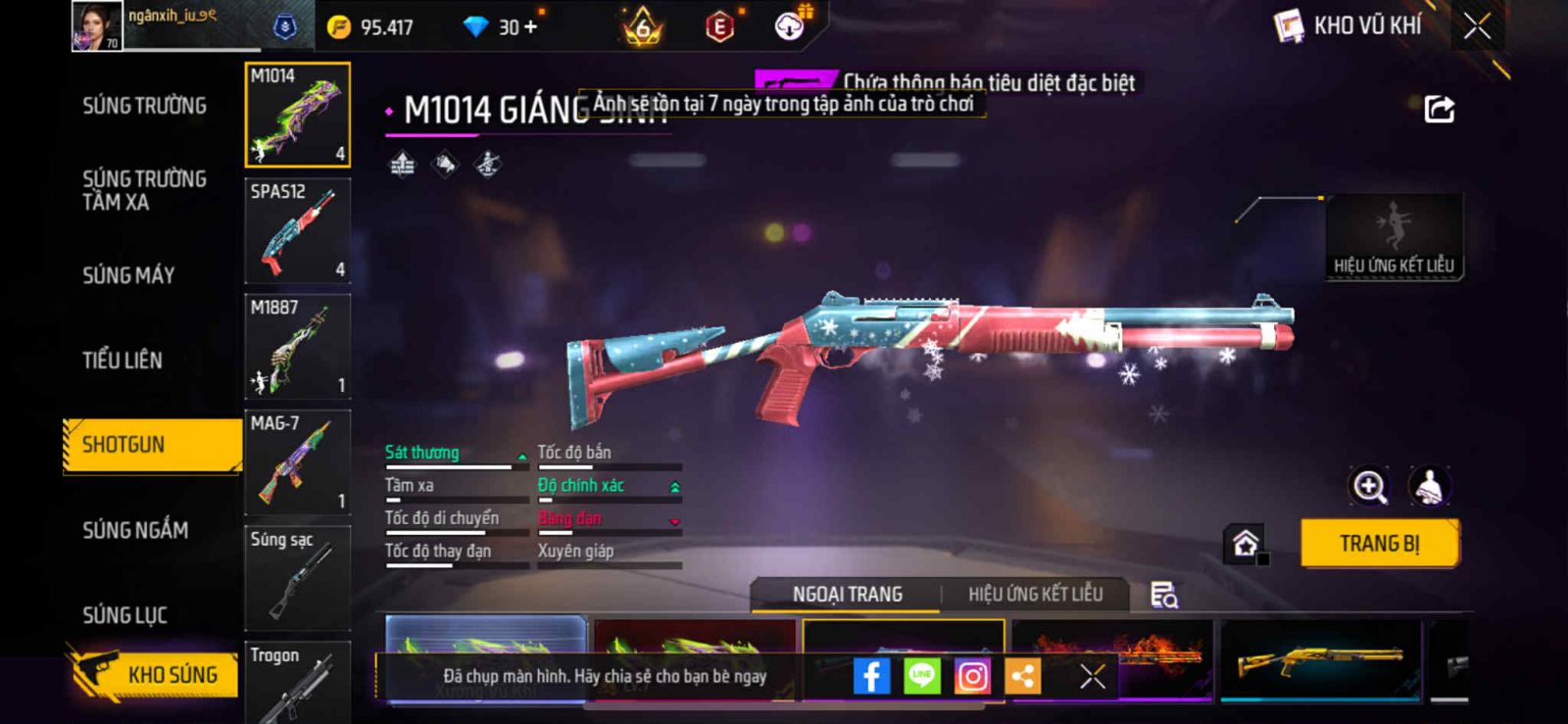Switch to the HIỆU ỨNG KẾT LIỄU tab
The height and width of the screenshot is (724, 1568).
pos(1035,594)
